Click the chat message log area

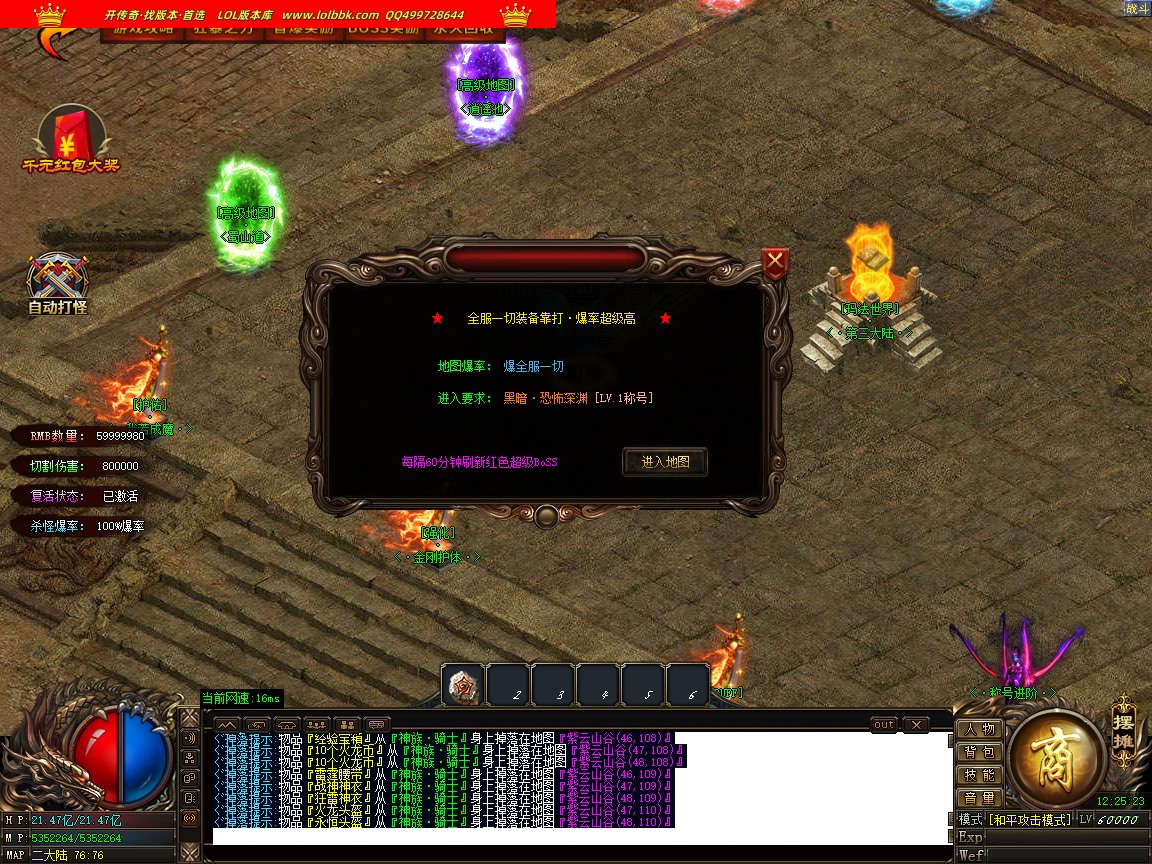(x=580, y=780)
